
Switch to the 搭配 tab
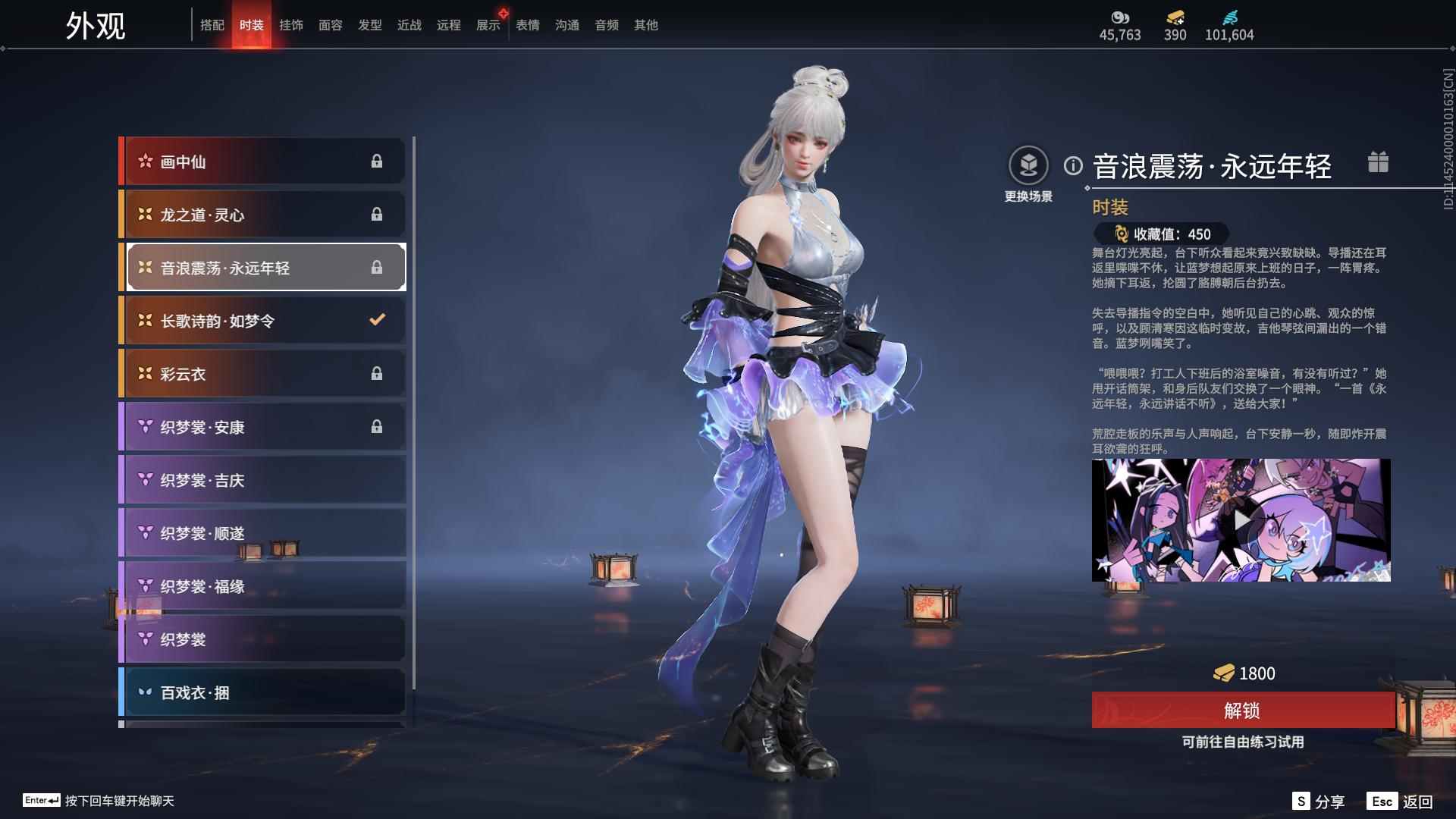pos(212,25)
